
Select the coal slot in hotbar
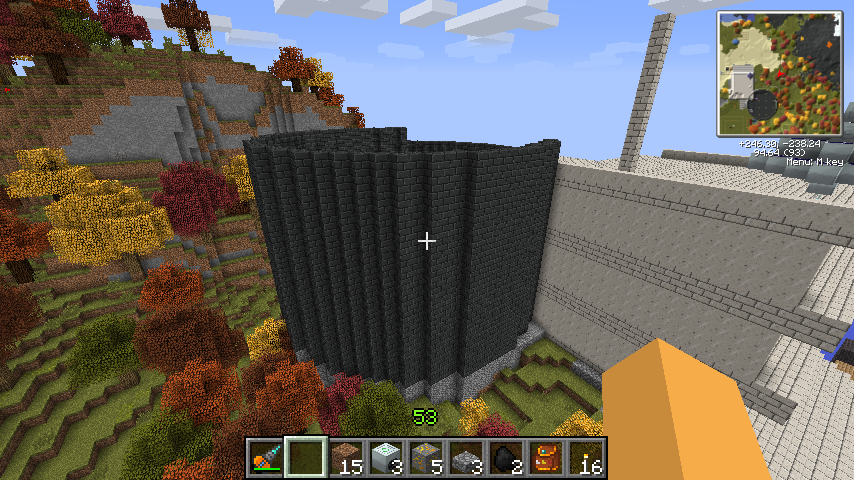(x=506, y=458)
